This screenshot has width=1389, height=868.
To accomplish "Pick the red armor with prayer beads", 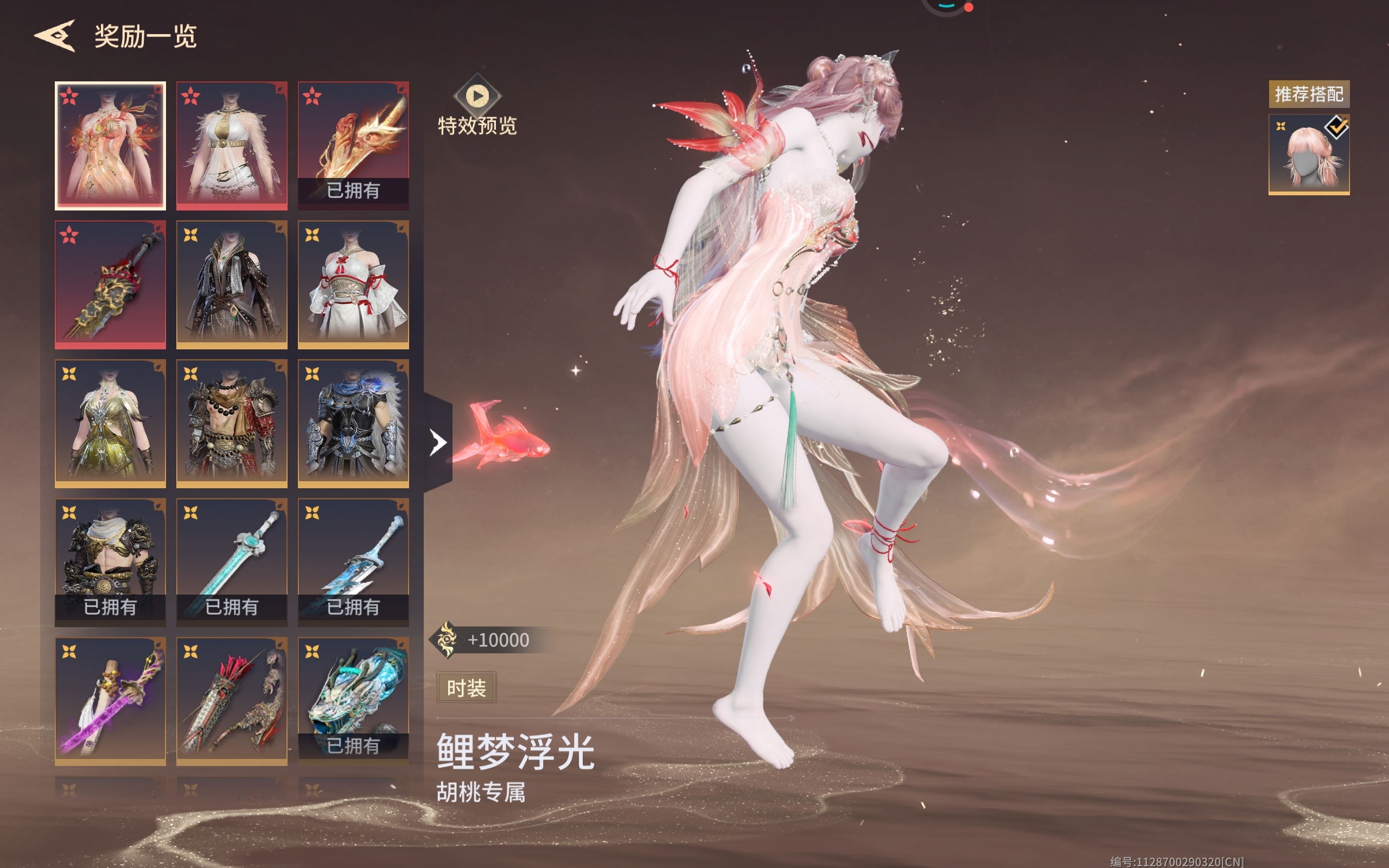I will tap(232, 424).
